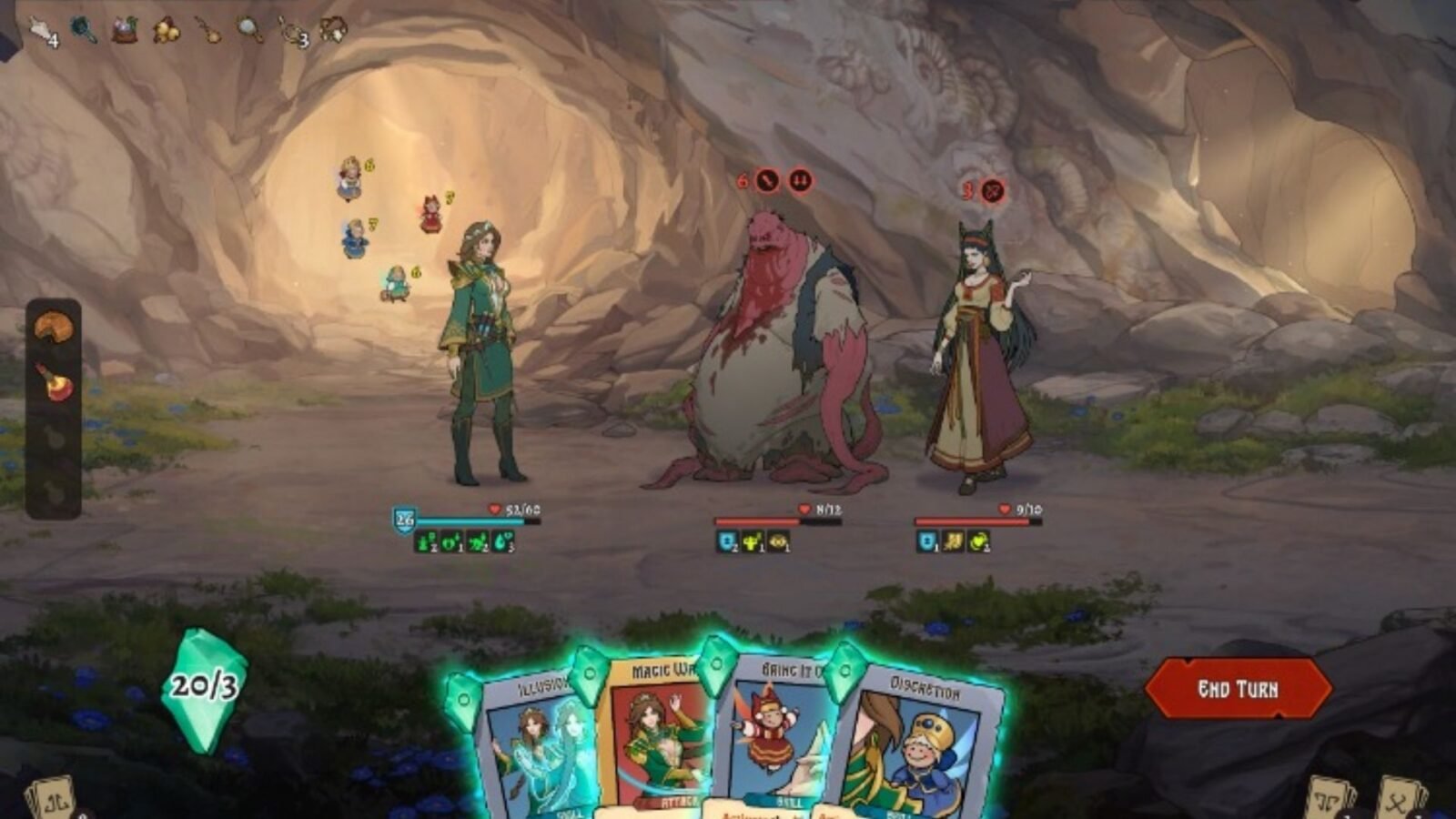
Task: Select the golden mushrooms item
Action: pos(166,29)
